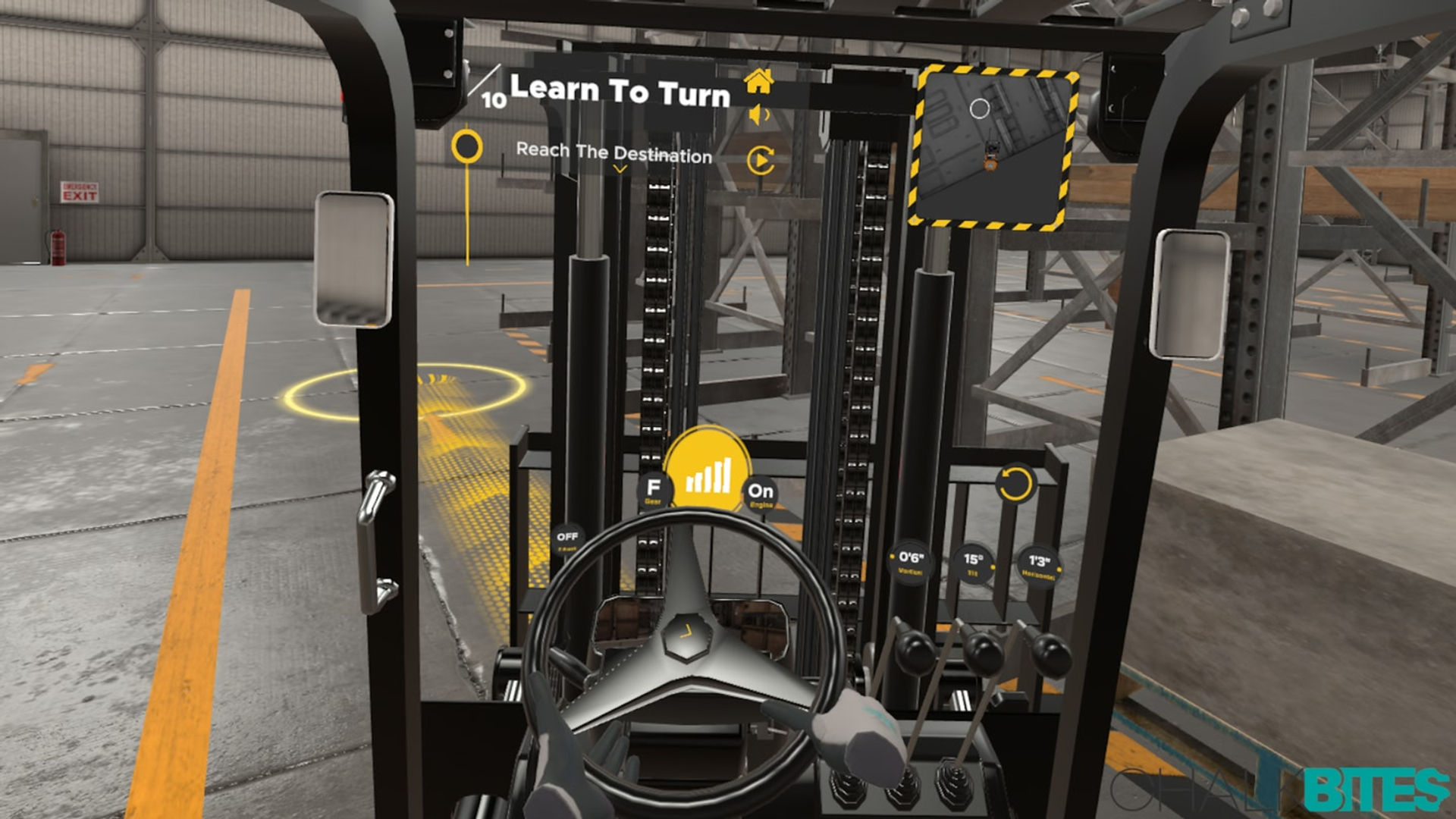Activate the circular reset arrow button

(x=1015, y=483)
